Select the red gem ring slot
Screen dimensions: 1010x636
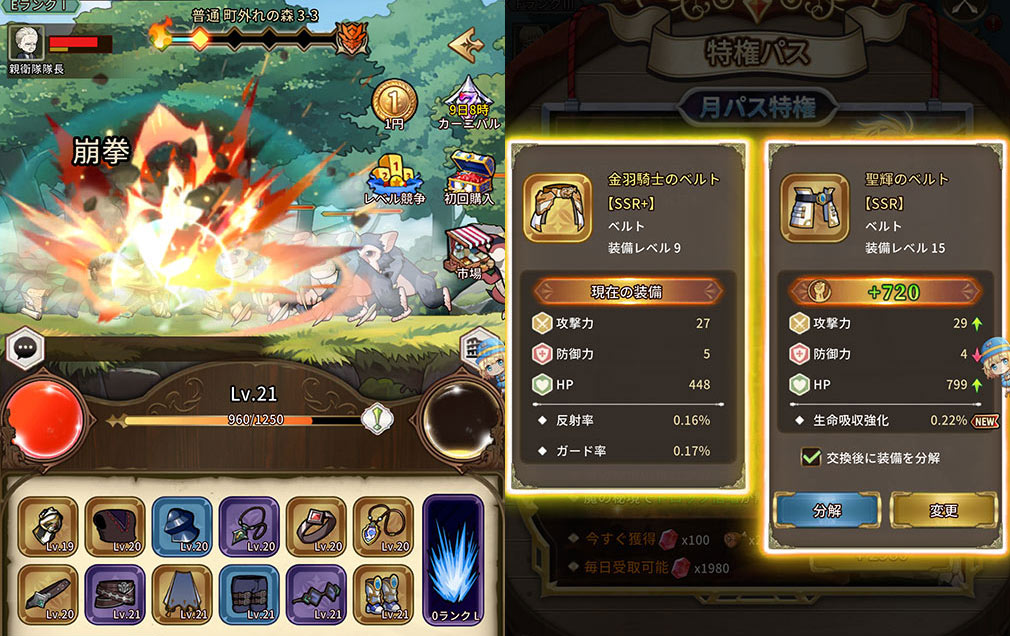(316, 526)
